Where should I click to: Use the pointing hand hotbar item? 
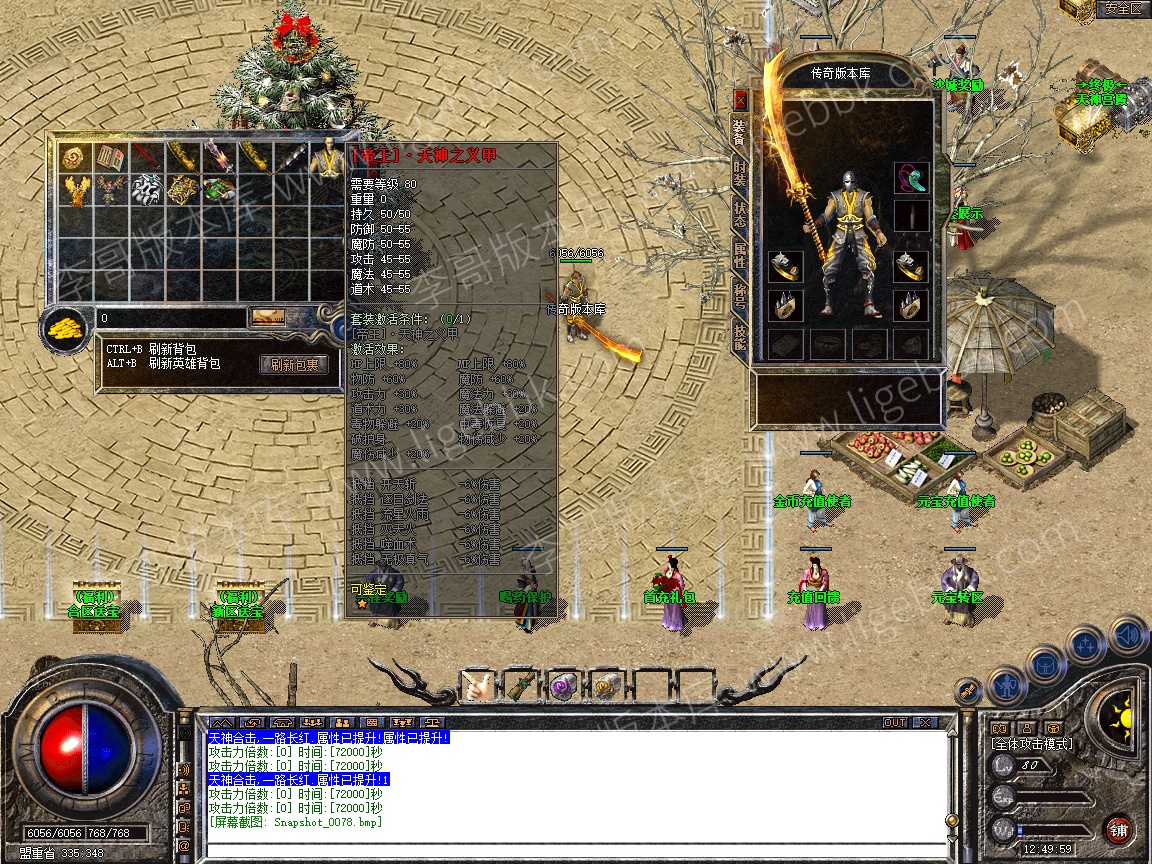tap(476, 686)
